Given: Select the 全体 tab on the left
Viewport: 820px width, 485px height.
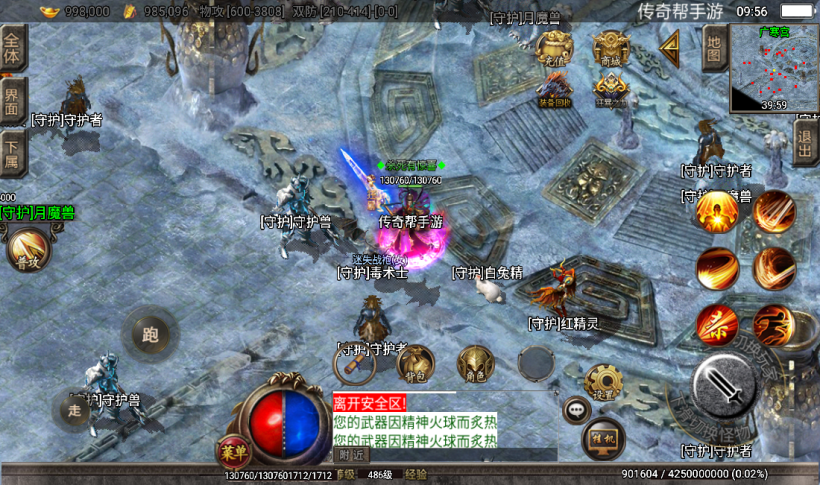Looking at the screenshot, I should (12, 46).
